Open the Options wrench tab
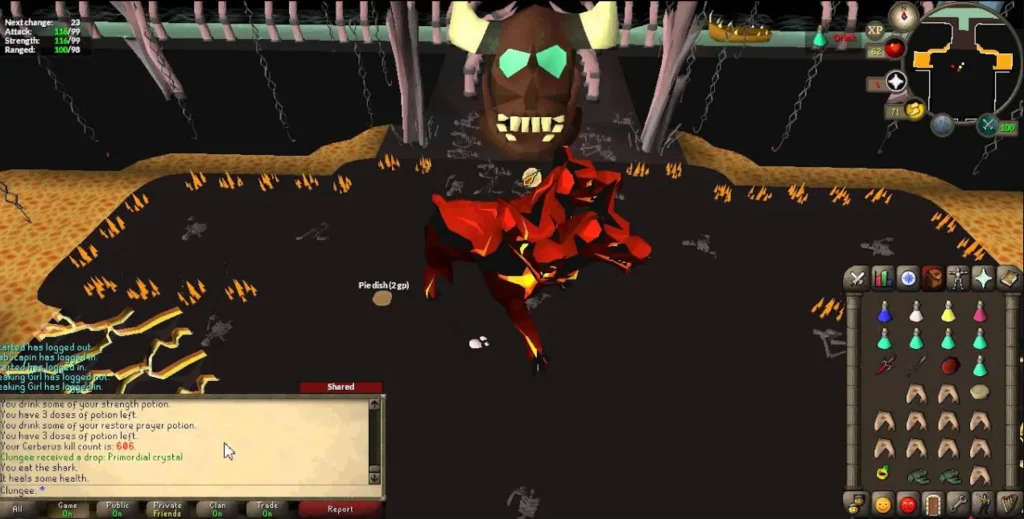The image size is (1024, 519). point(958,503)
